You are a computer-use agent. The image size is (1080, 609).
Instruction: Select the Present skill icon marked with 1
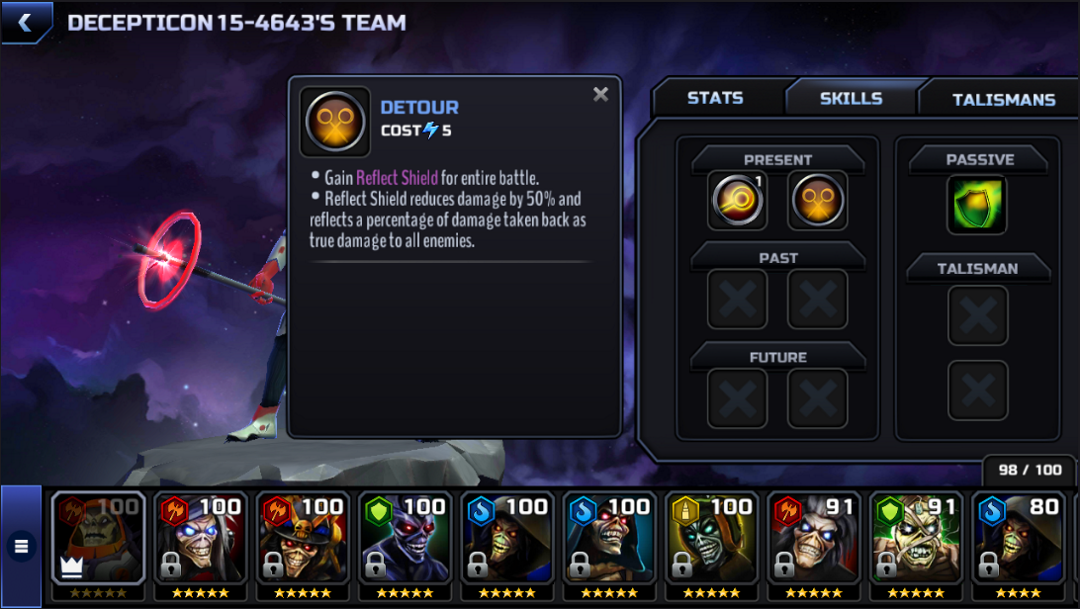(x=737, y=200)
